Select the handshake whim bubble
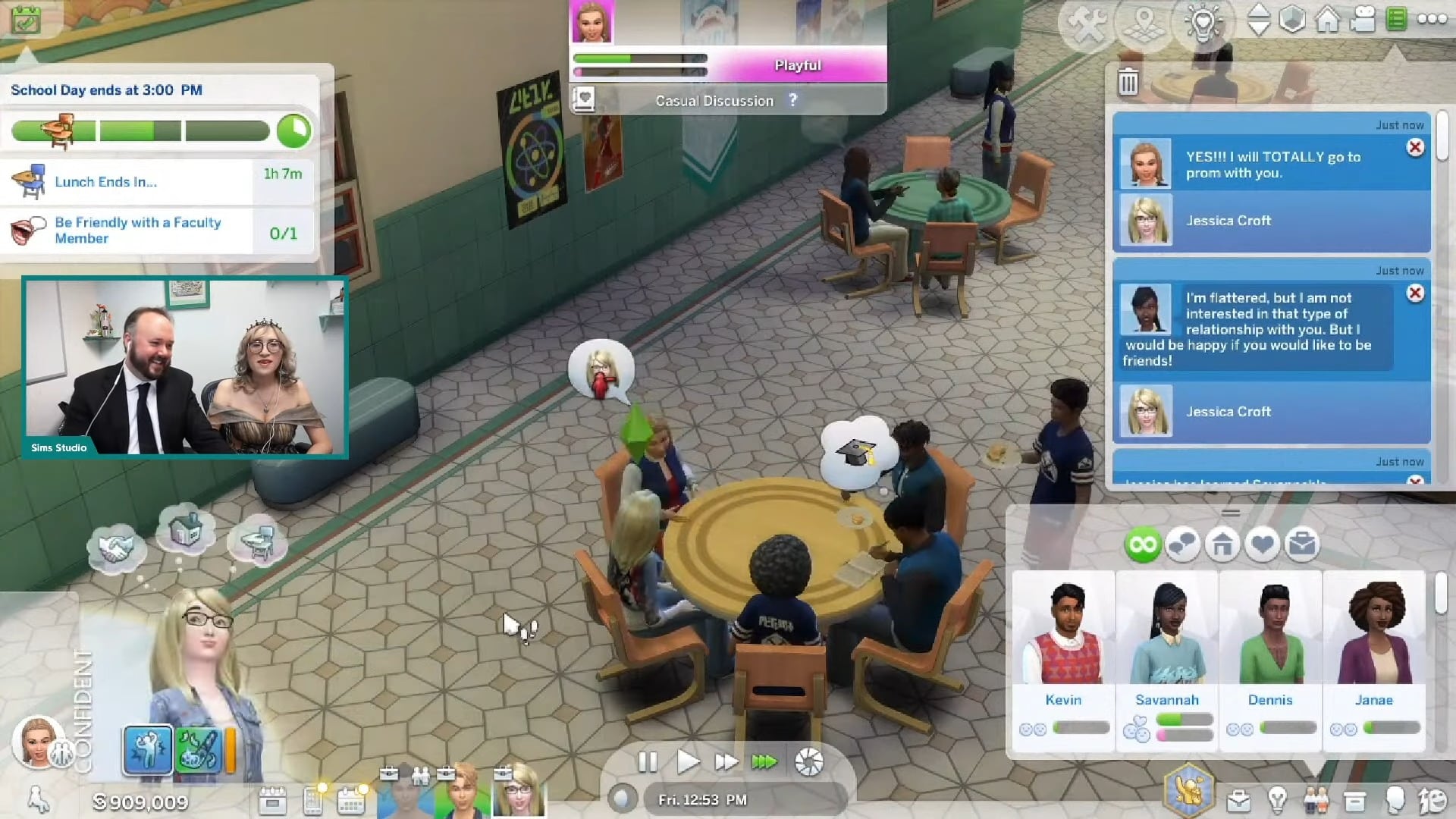 pyautogui.click(x=114, y=548)
